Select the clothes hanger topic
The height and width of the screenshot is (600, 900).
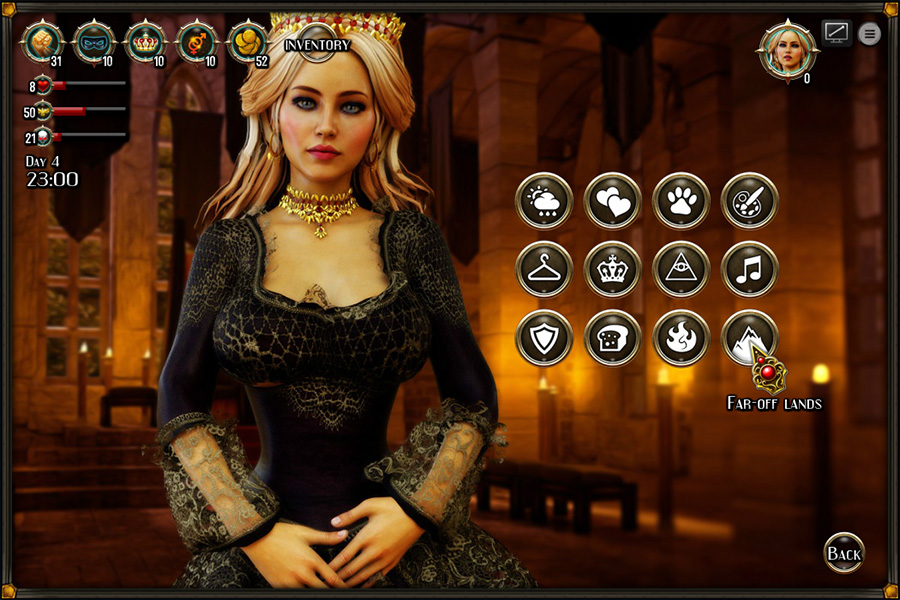(544, 269)
